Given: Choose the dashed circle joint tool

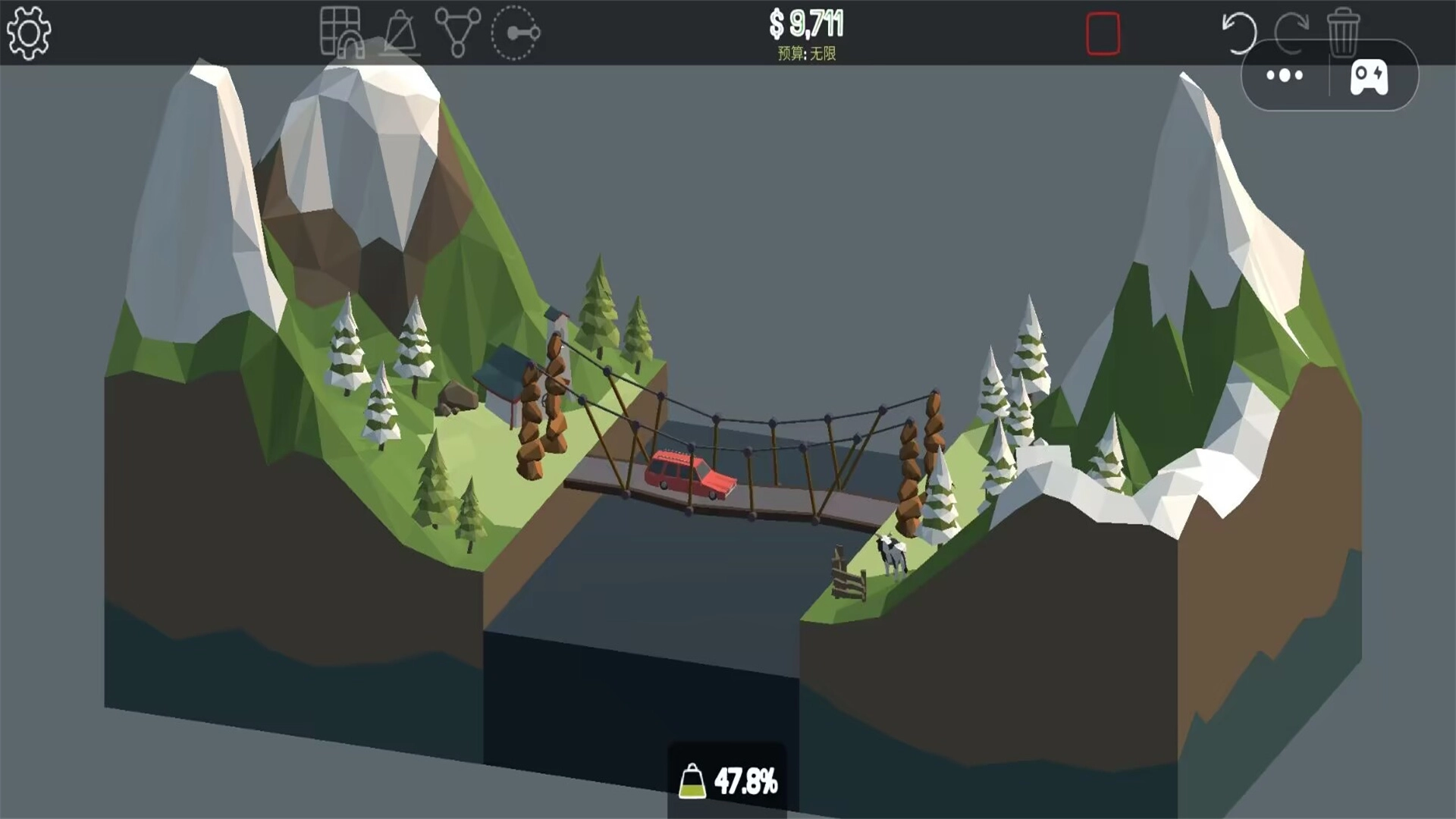Looking at the screenshot, I should click(x=516, y=33).
